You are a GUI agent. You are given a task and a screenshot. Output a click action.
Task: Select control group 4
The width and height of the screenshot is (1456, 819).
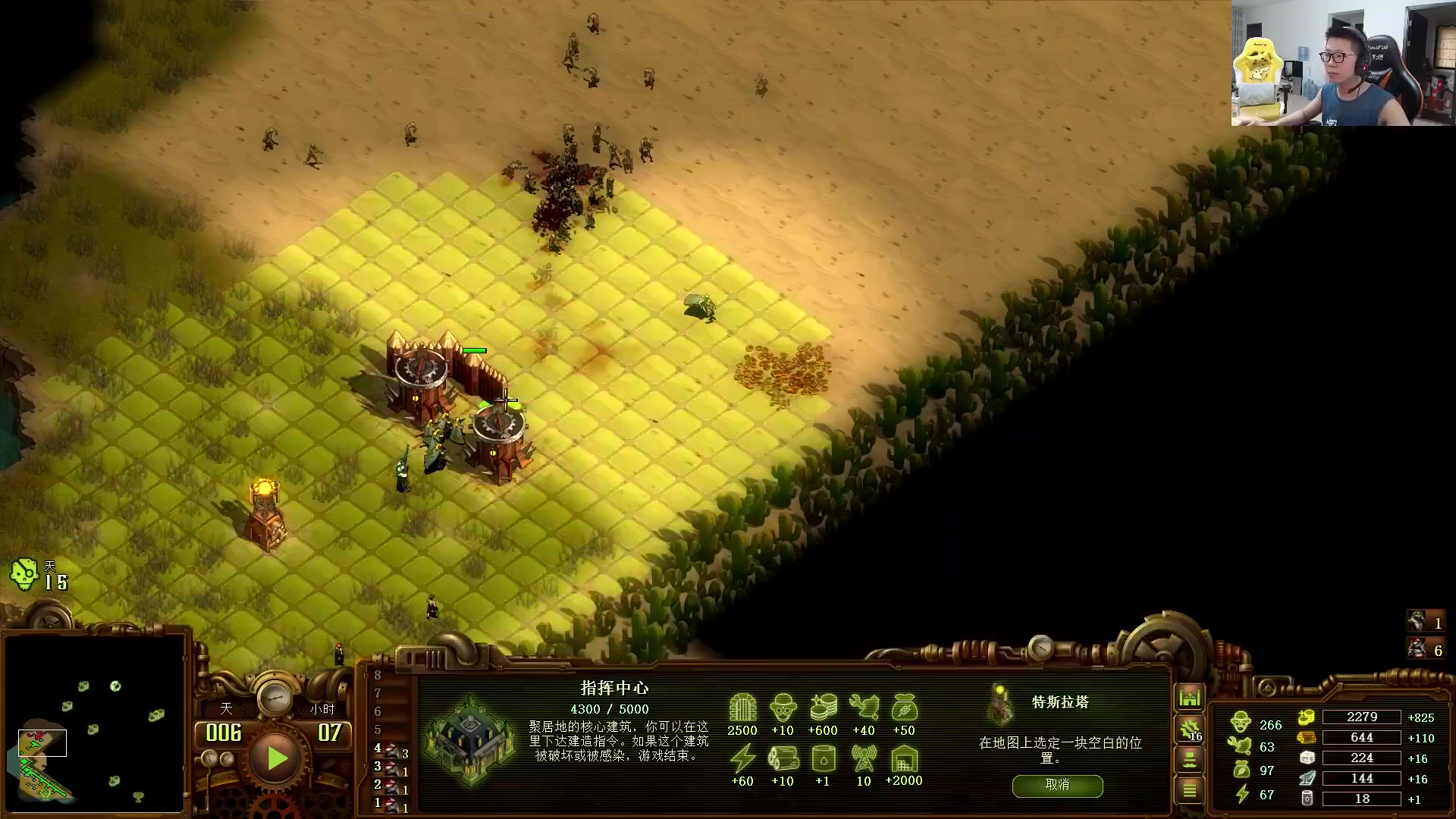391,750
